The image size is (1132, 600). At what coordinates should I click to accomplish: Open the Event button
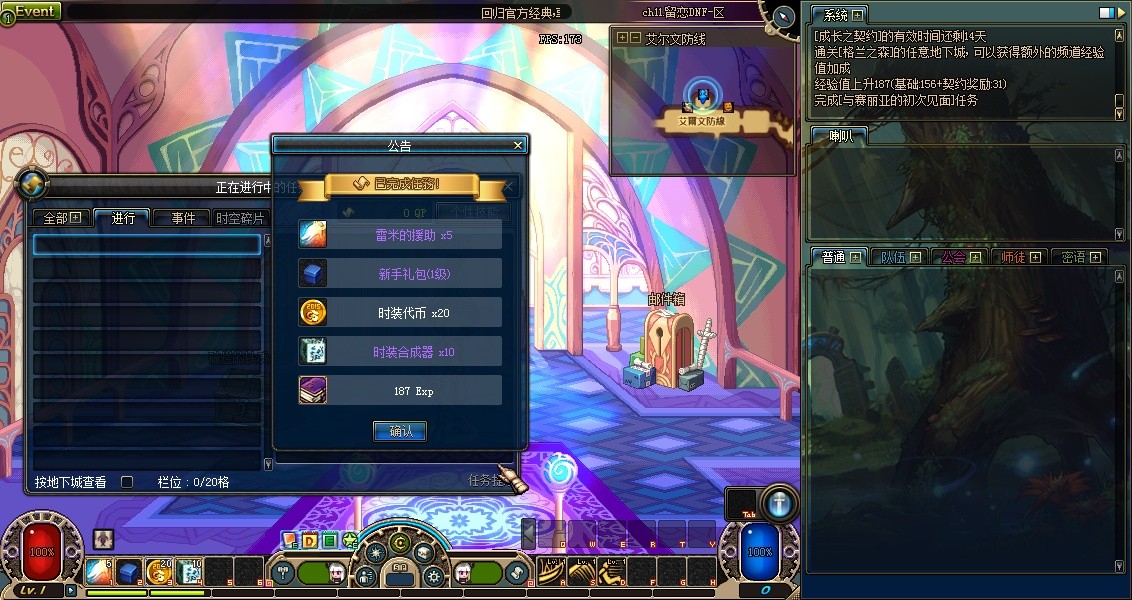click(32, 11)
